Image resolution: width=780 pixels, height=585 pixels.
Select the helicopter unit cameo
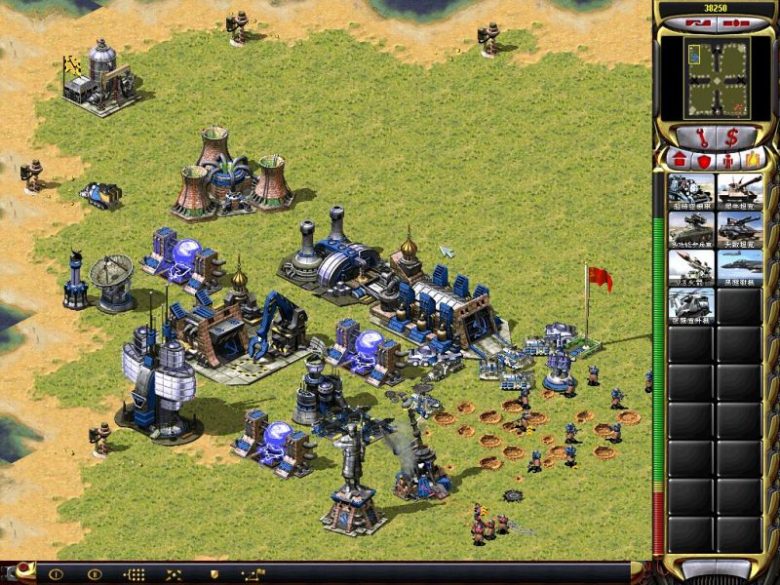tap(691, 304)
